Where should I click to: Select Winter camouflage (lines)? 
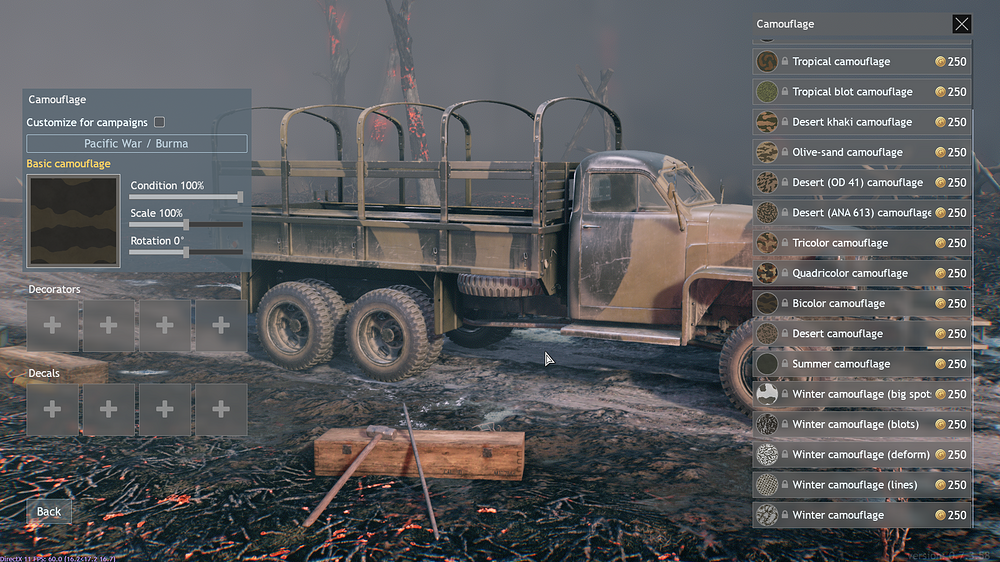point(854,485)
